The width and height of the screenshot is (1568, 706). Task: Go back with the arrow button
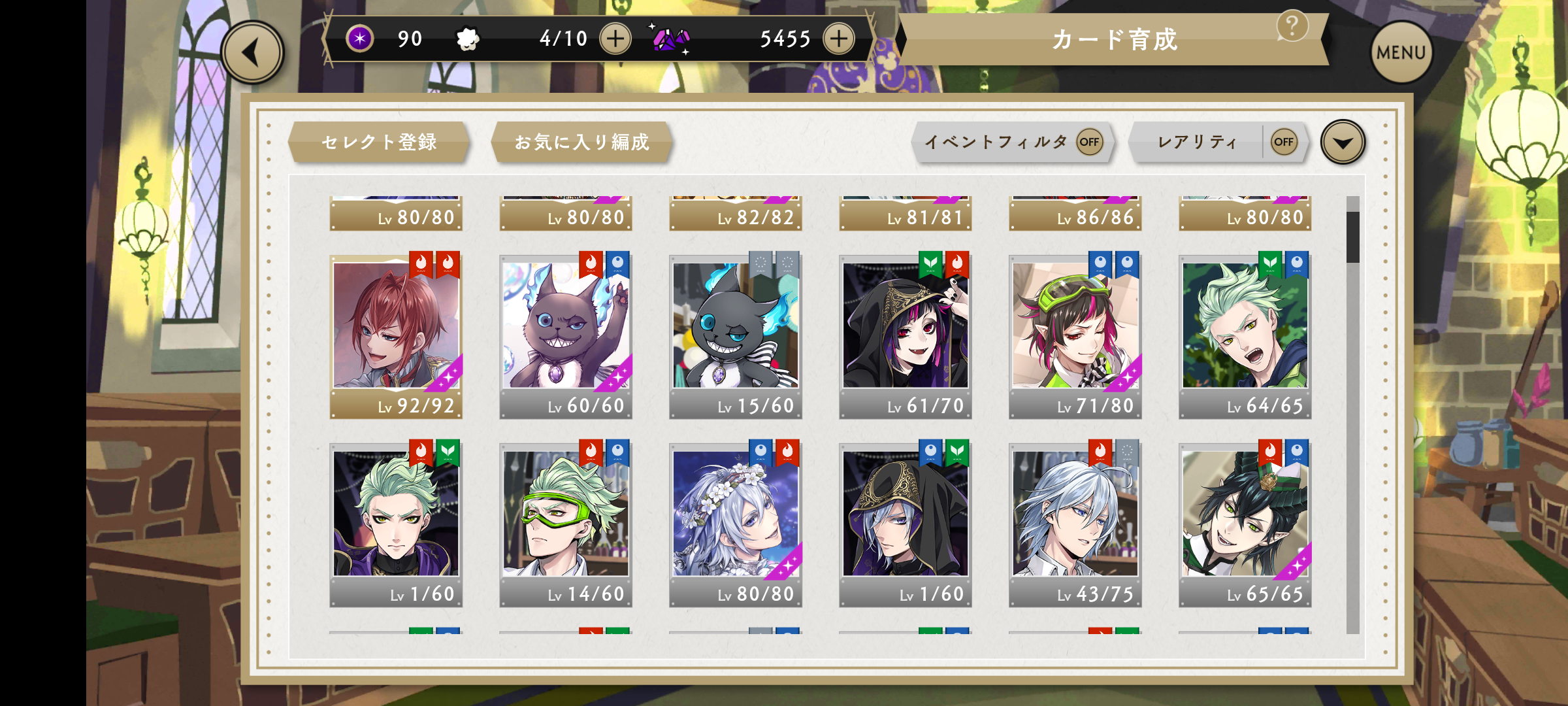click(x=252, y=53)
